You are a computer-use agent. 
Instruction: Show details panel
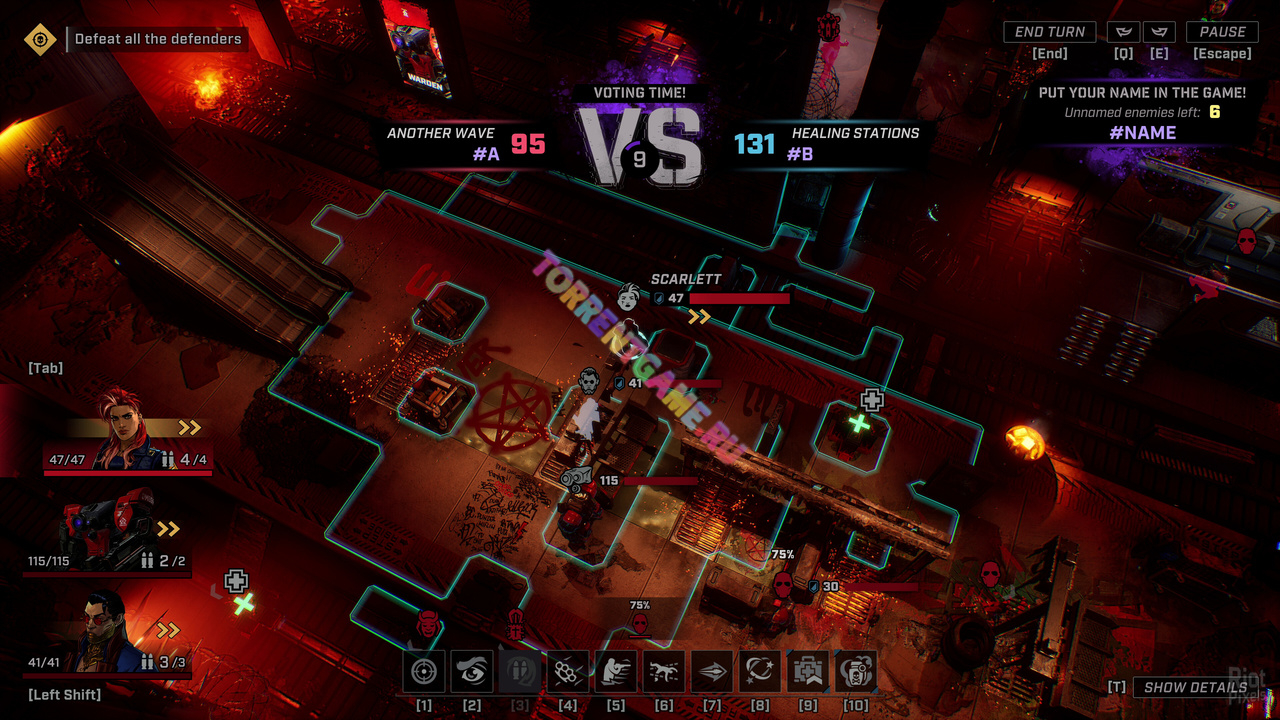pyautogui.click(x=1194, y=687)
